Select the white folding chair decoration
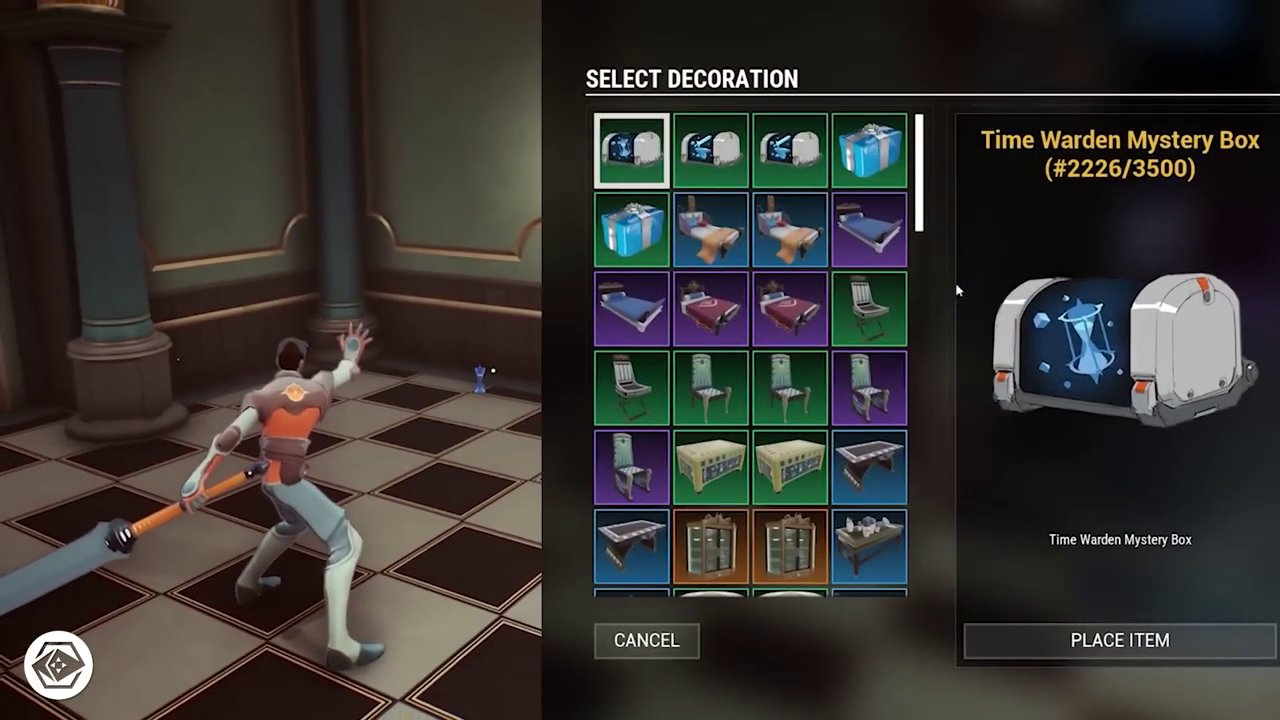This screenshot has height=720, width=1280. pos(869,308)
